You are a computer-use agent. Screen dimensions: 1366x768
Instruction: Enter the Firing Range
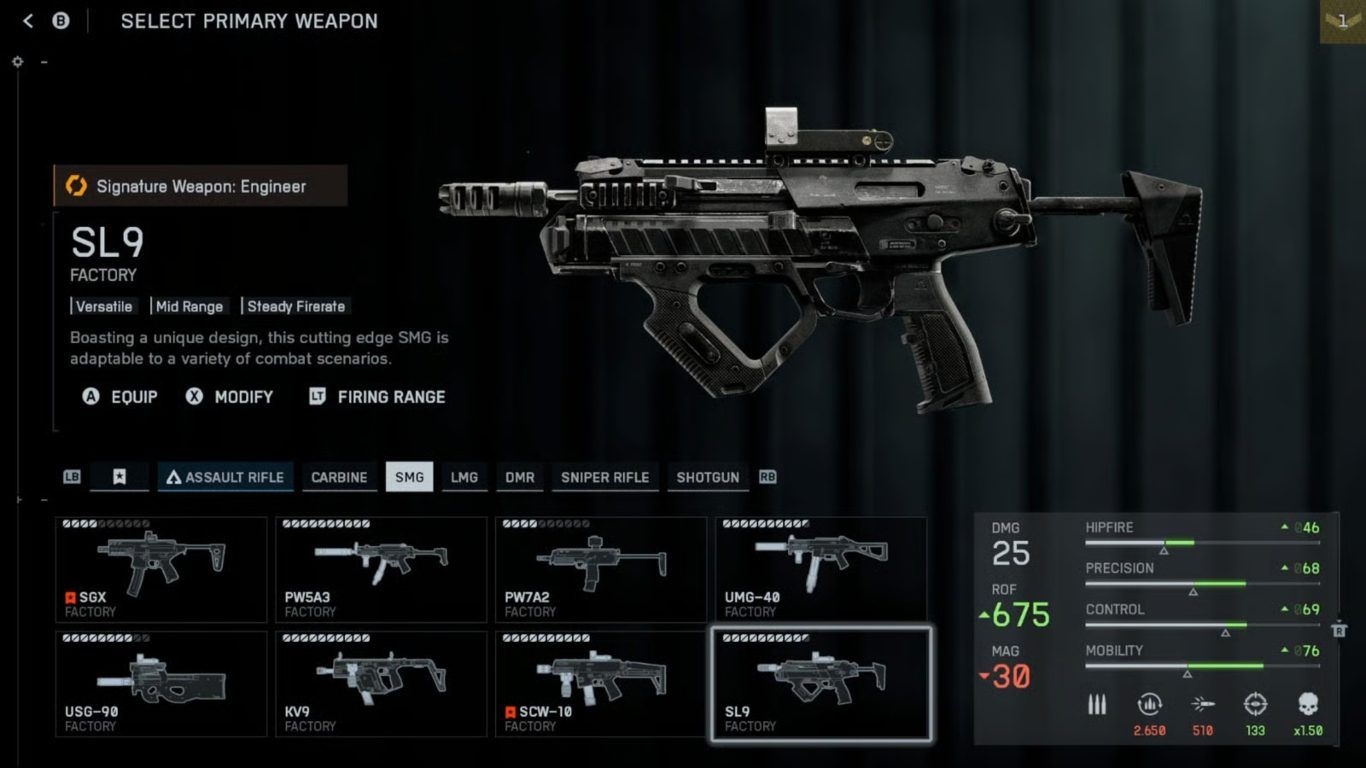coord(377,397)
